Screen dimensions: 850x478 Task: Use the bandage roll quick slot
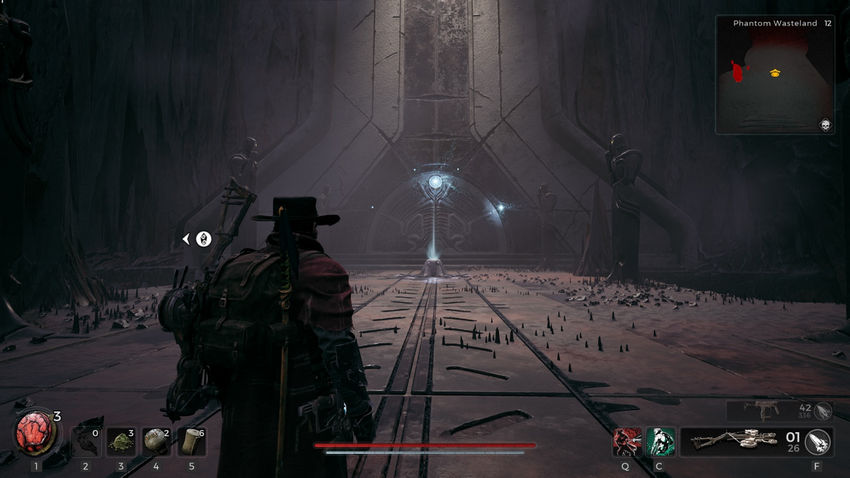[x=191, y=440]
